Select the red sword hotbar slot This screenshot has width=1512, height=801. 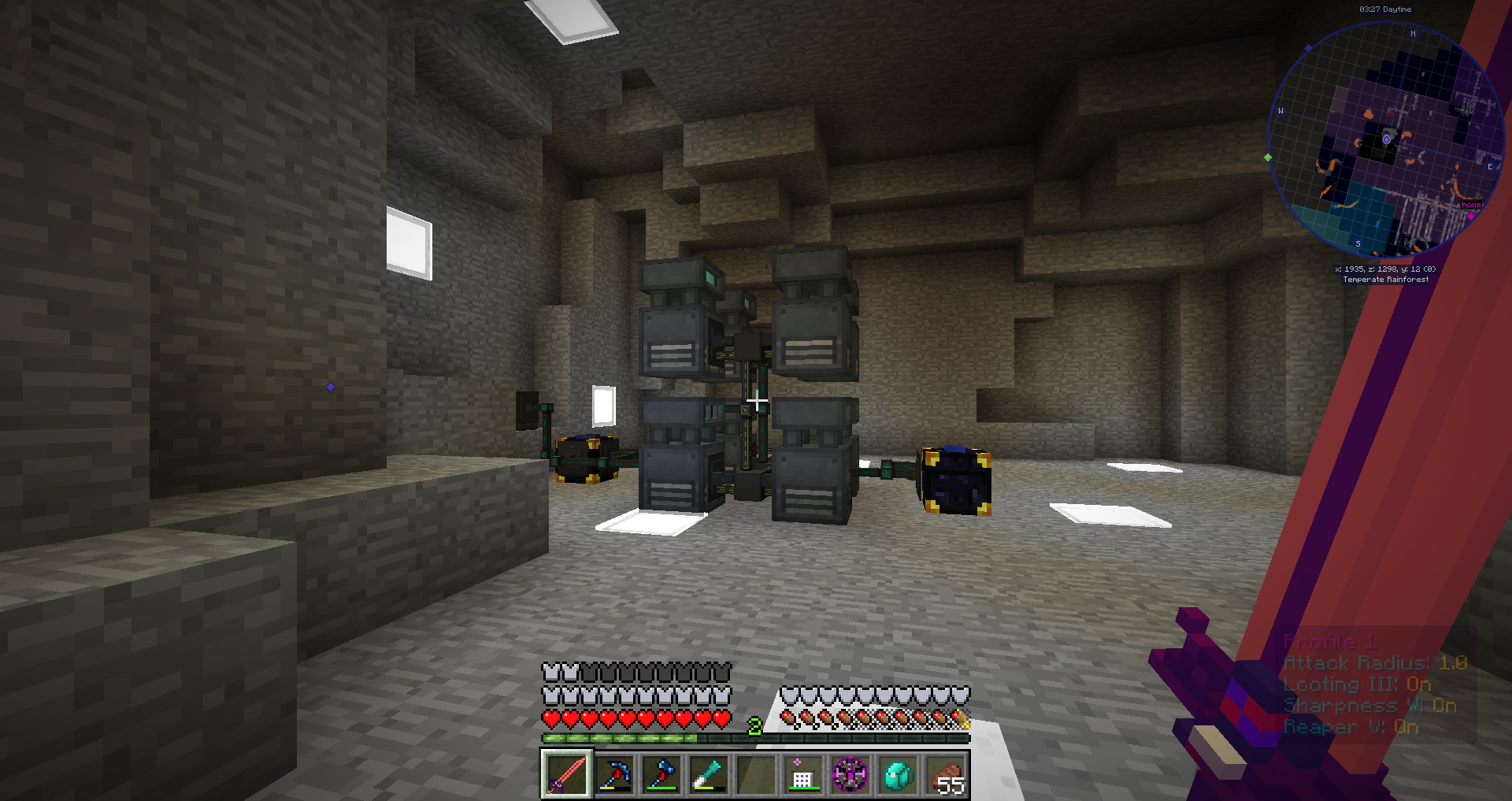566,774
